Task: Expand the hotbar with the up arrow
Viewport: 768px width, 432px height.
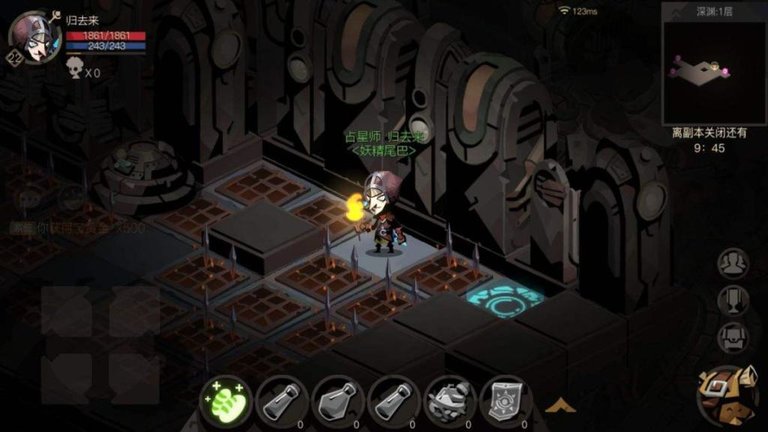Action: tap(560, 405)
